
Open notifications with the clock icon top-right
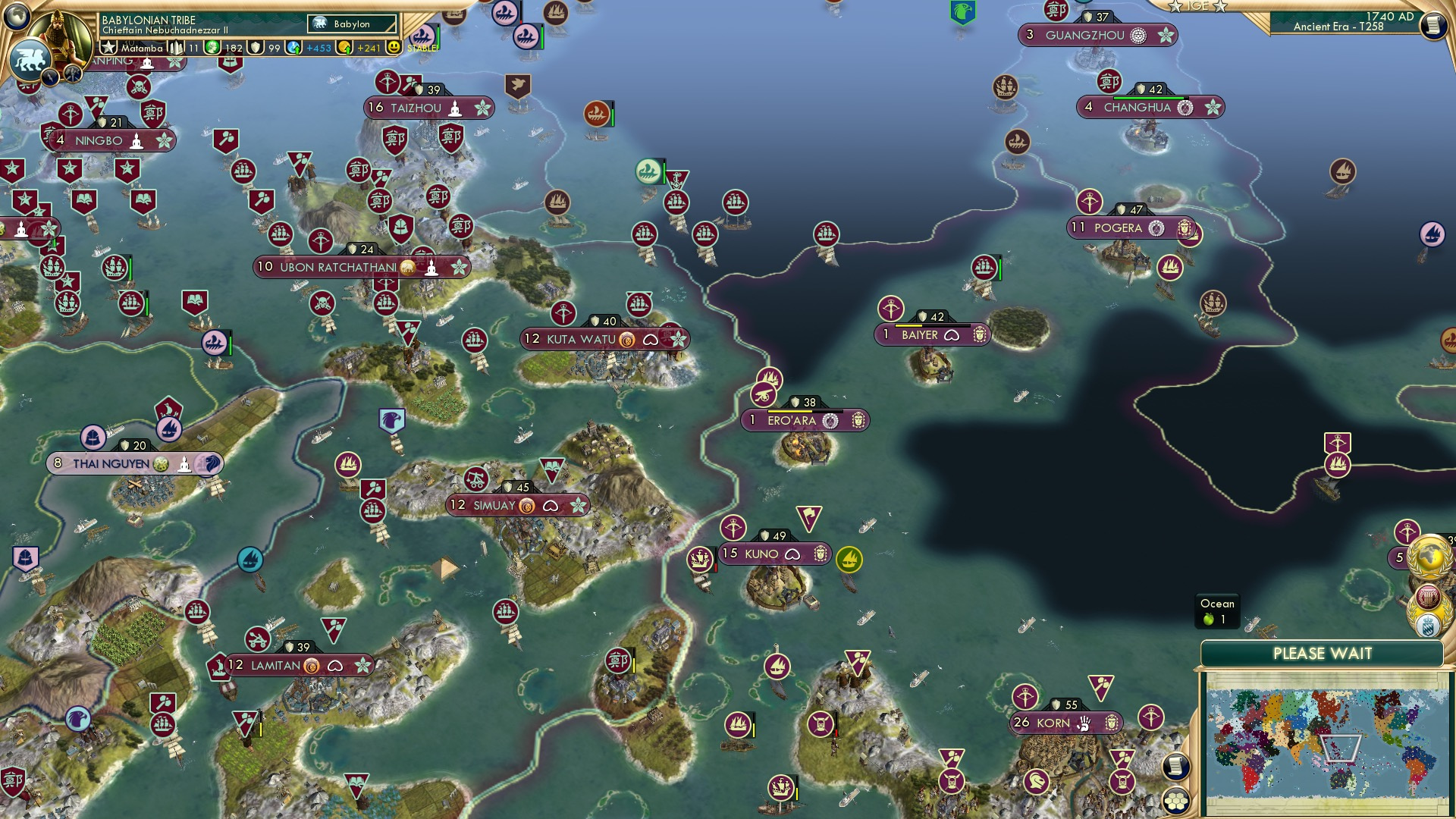point(1436,27)
